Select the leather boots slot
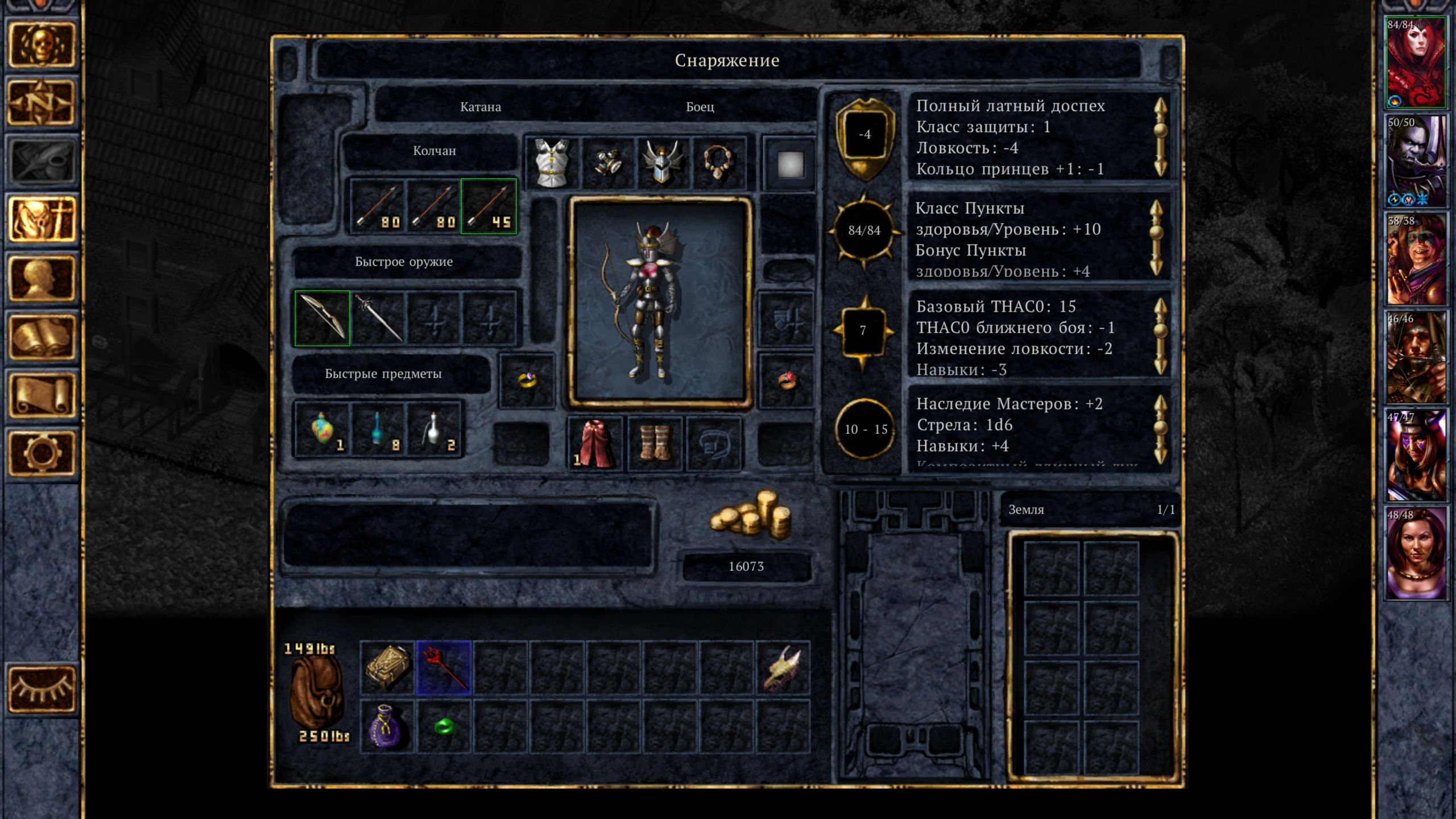 point(655,444)
